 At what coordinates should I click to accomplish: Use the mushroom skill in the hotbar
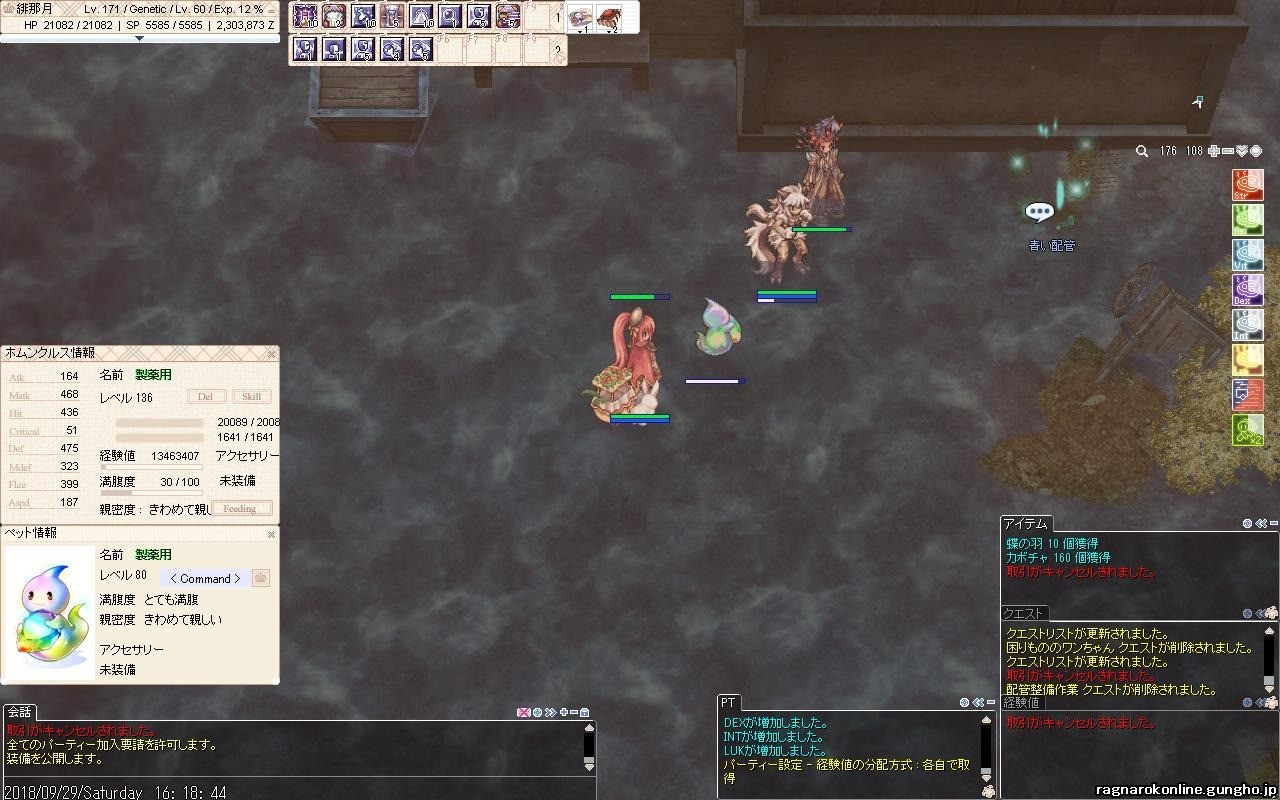coord(334,17)
